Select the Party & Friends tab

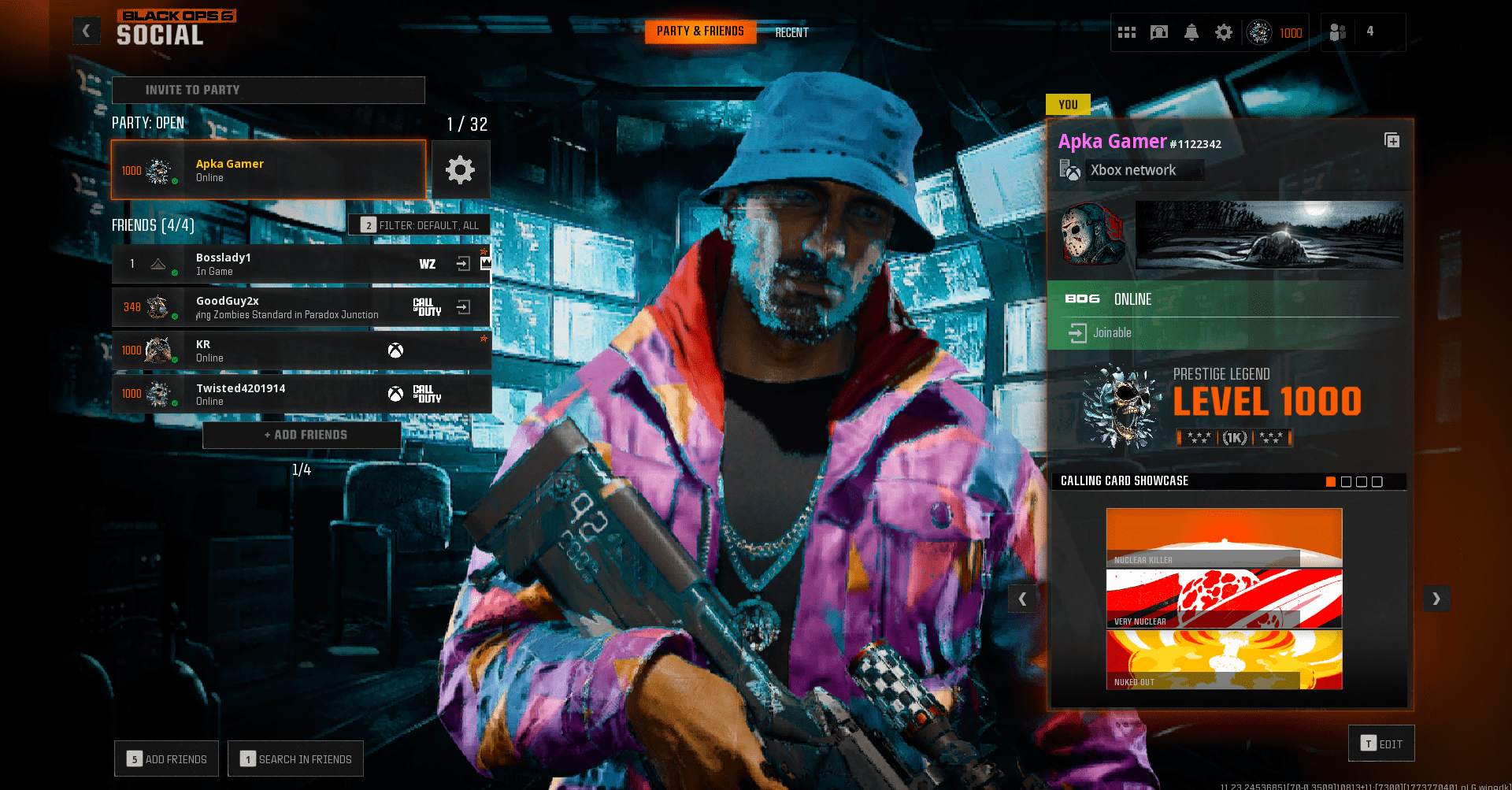click(x=699, y=32)
